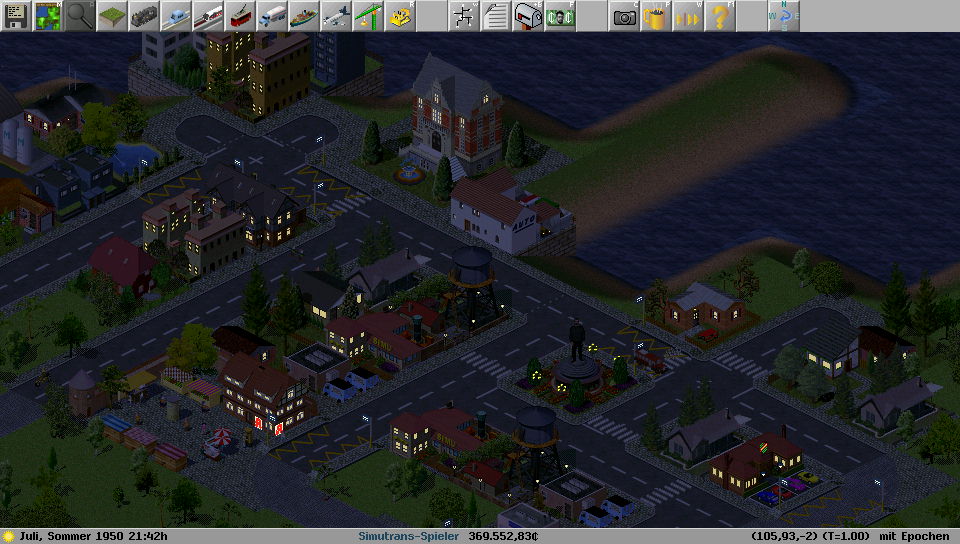Open the mailbox messages window
This screenshot has height=544, width=960.
pyautogui.click(x=527, y=16)
